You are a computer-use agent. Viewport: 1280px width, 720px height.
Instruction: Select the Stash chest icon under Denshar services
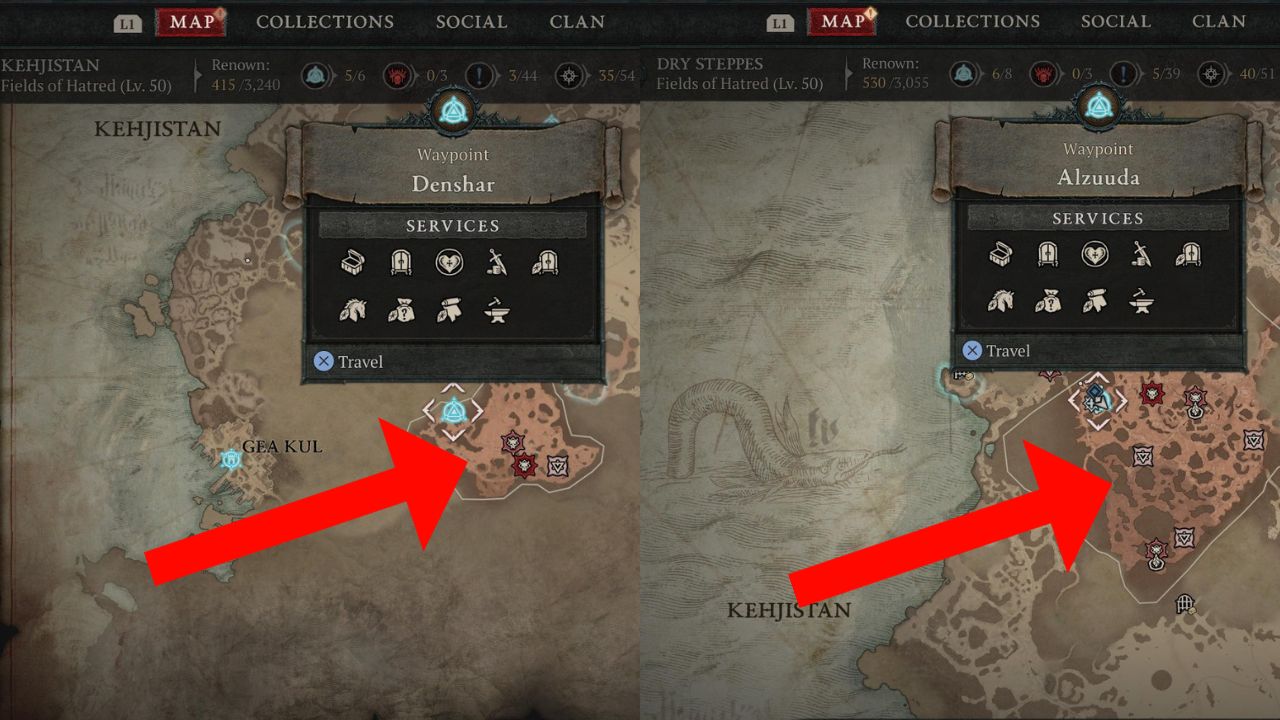pyautogui.click(x=351, y=262)
